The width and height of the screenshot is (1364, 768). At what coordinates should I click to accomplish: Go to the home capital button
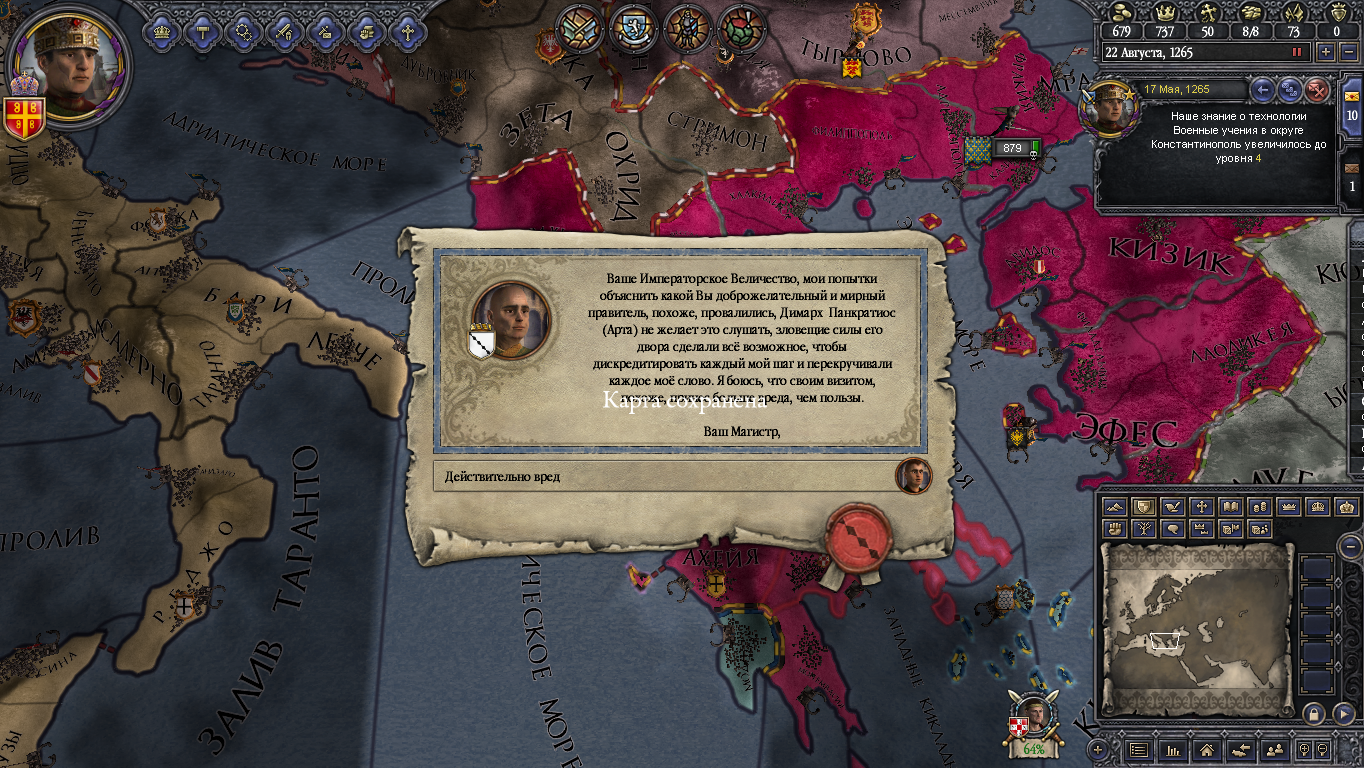1206,749
